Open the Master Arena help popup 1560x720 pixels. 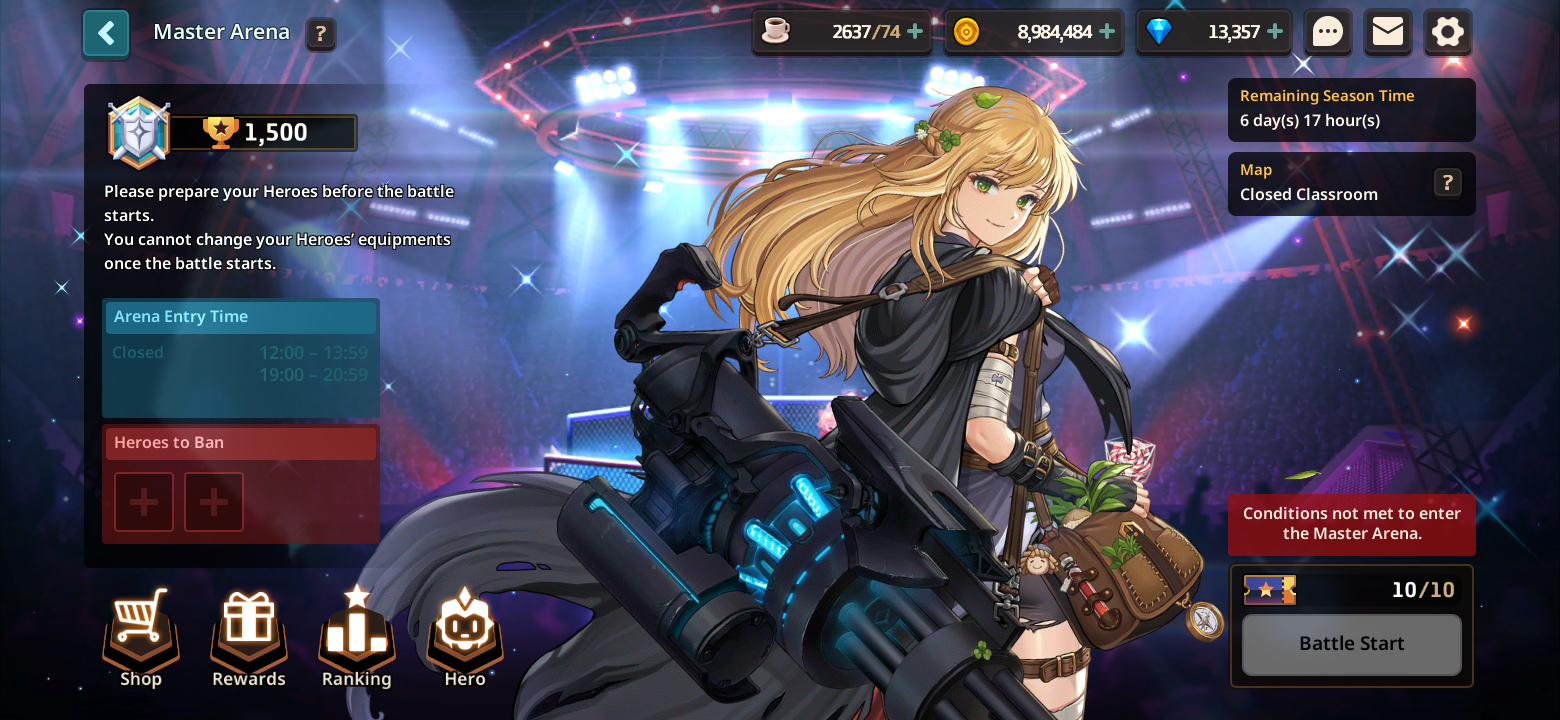pyautogui.click(x=320, y=33)
